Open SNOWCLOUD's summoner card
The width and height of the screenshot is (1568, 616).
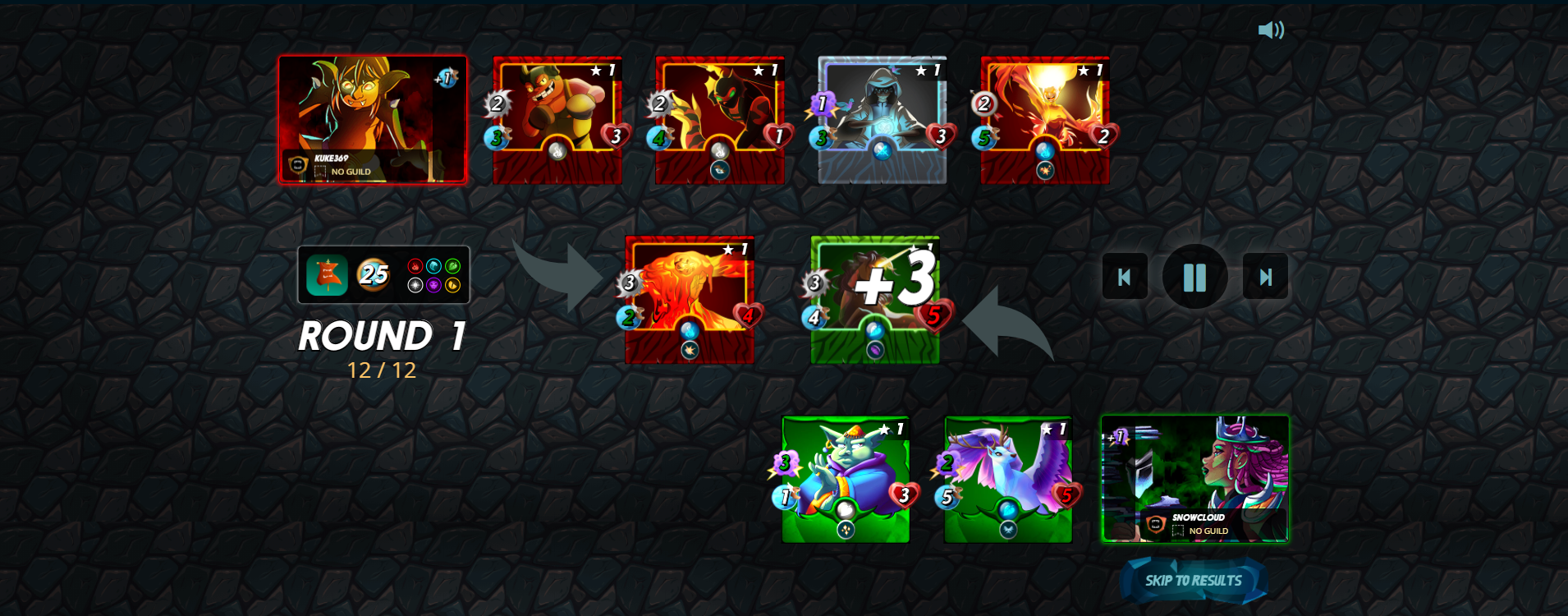click(1194, 480)
